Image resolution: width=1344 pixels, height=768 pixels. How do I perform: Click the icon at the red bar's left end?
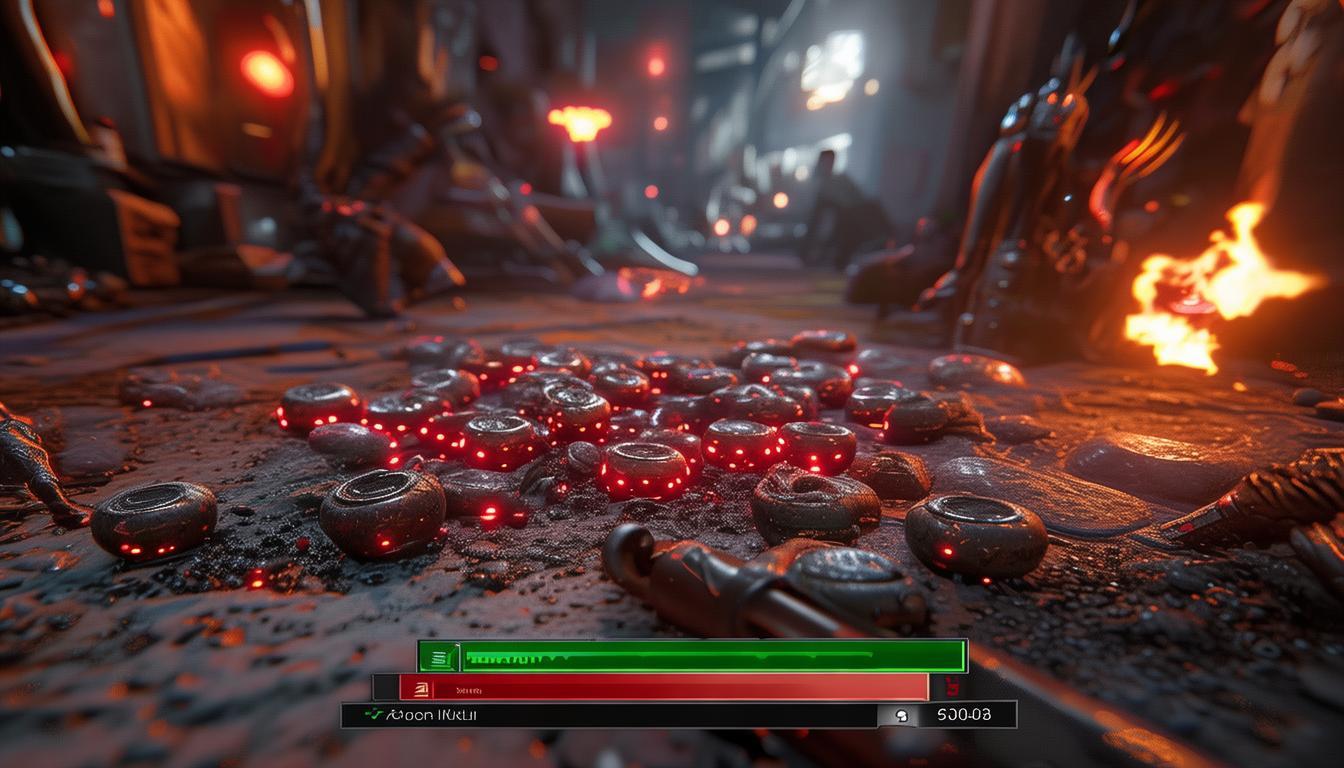(421, 688)
